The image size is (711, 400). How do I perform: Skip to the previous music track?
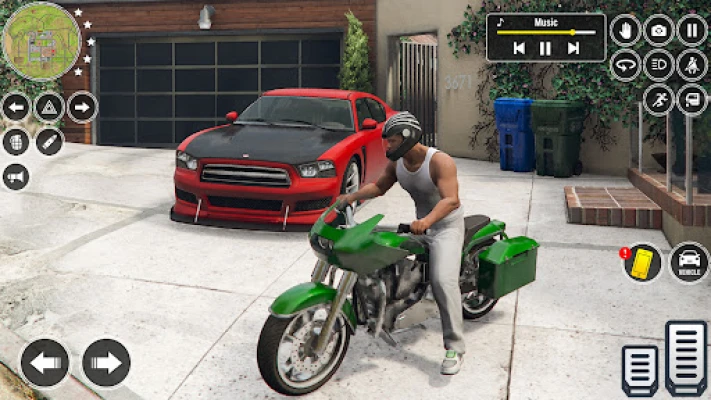click(519, 48)
